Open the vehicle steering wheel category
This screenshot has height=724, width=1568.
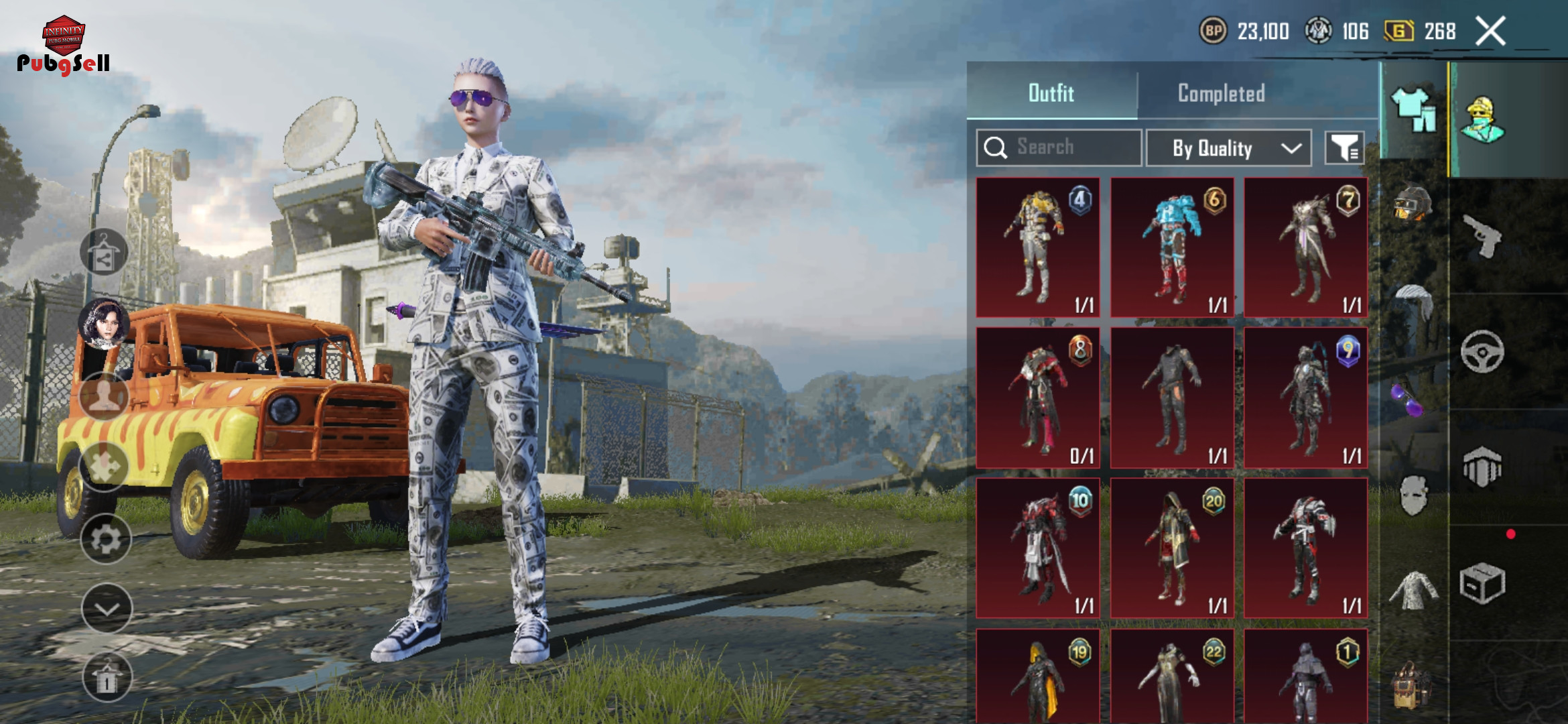(1482, 351)
